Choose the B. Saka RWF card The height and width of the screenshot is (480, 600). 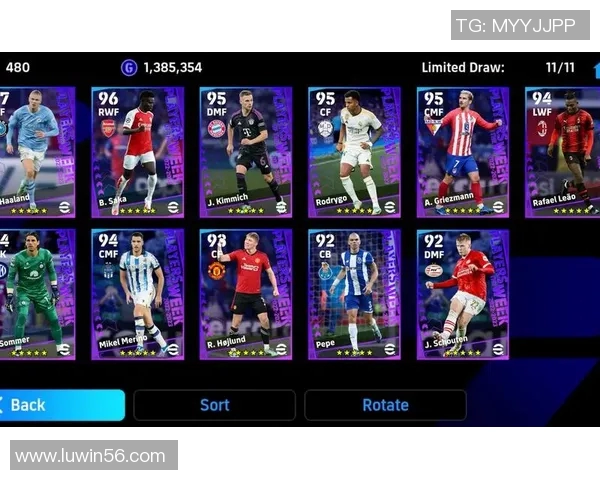click(x=138, y=152)
